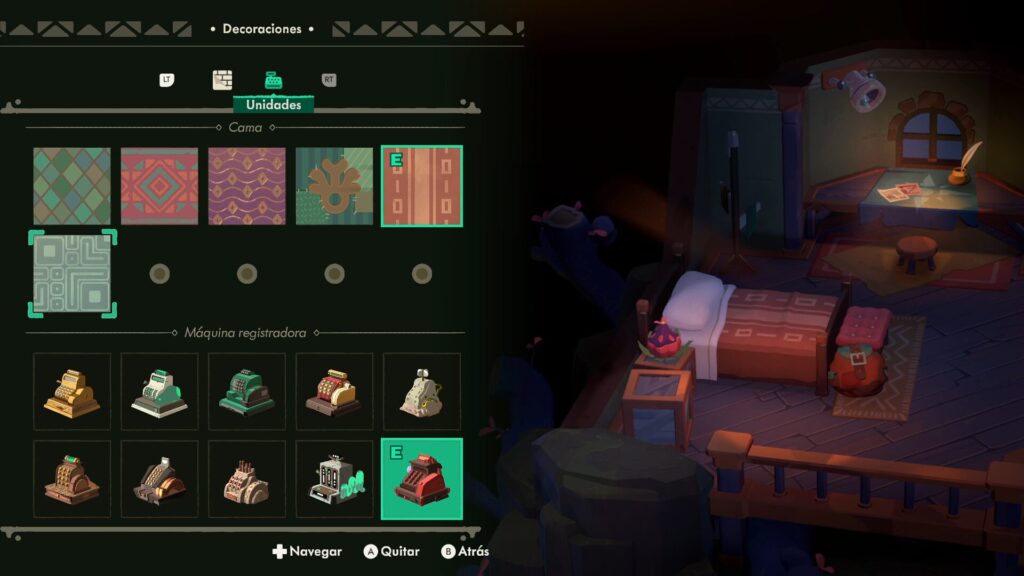Choose the grey machine register with green slime

334,480
